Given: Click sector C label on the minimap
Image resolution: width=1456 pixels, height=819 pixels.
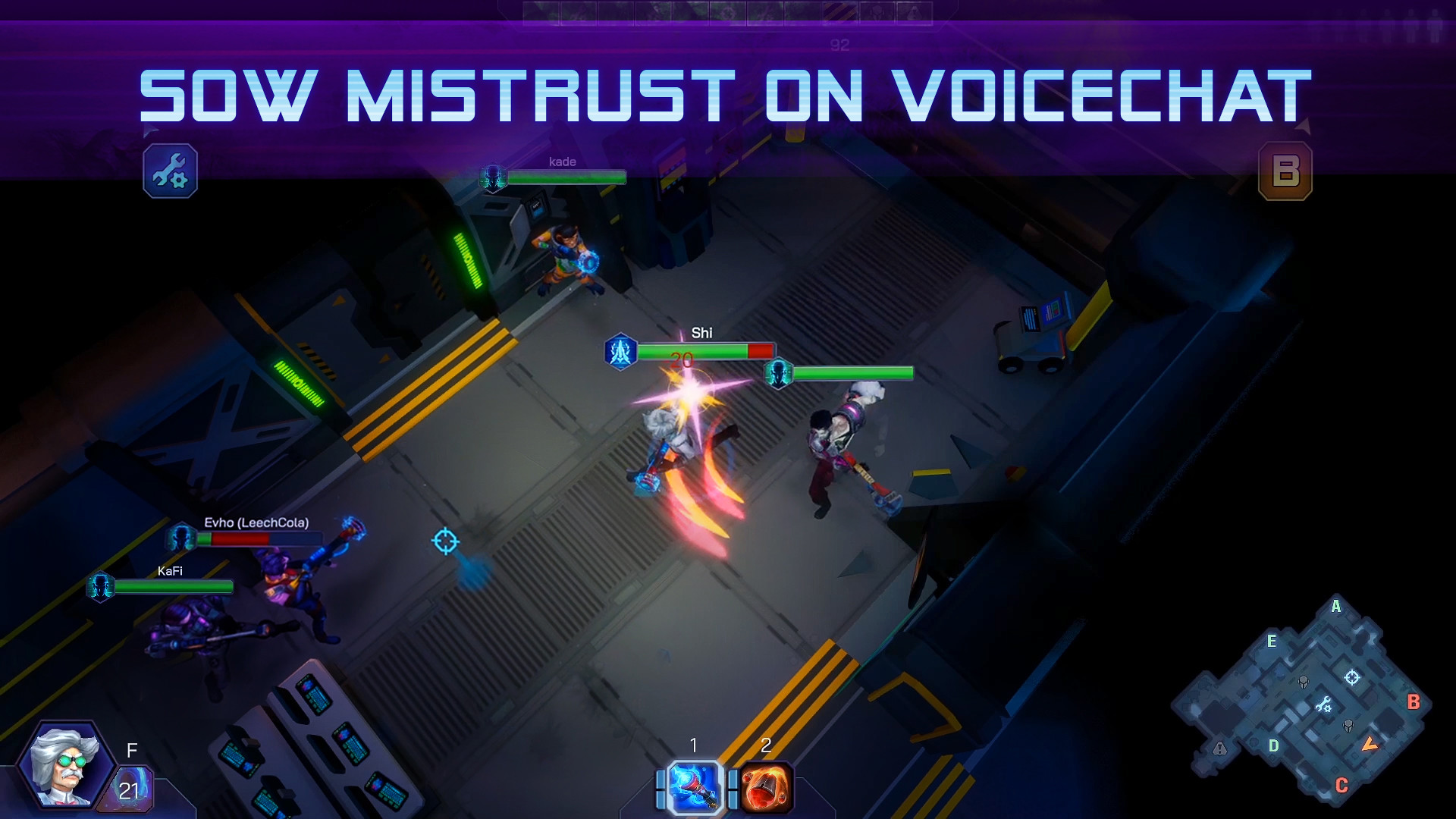Looking at the screenshot, I should click(x=1341, y=784).
